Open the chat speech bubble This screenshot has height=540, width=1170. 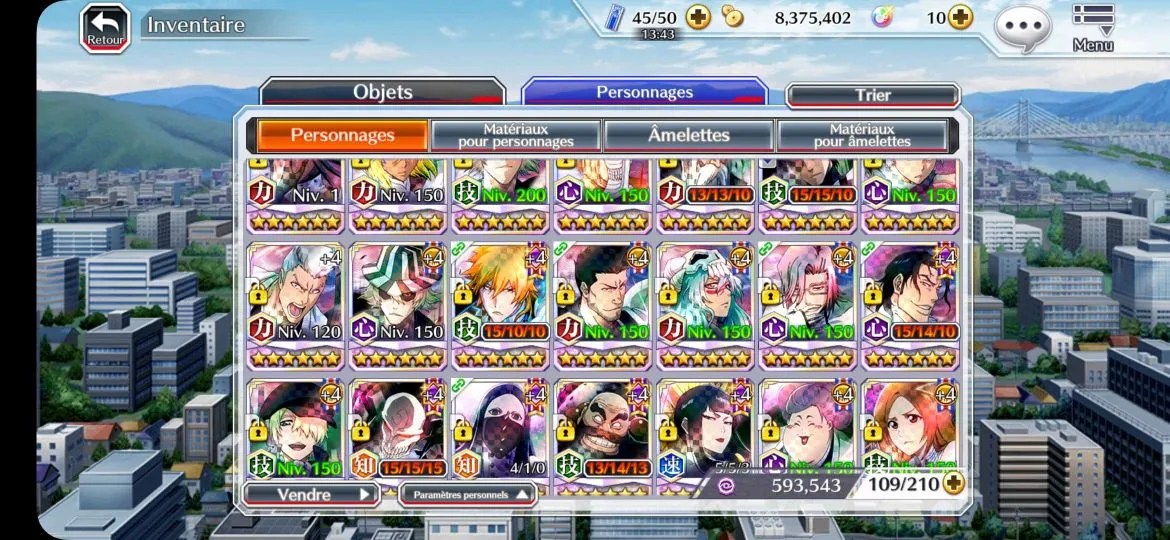point(1022,26)
